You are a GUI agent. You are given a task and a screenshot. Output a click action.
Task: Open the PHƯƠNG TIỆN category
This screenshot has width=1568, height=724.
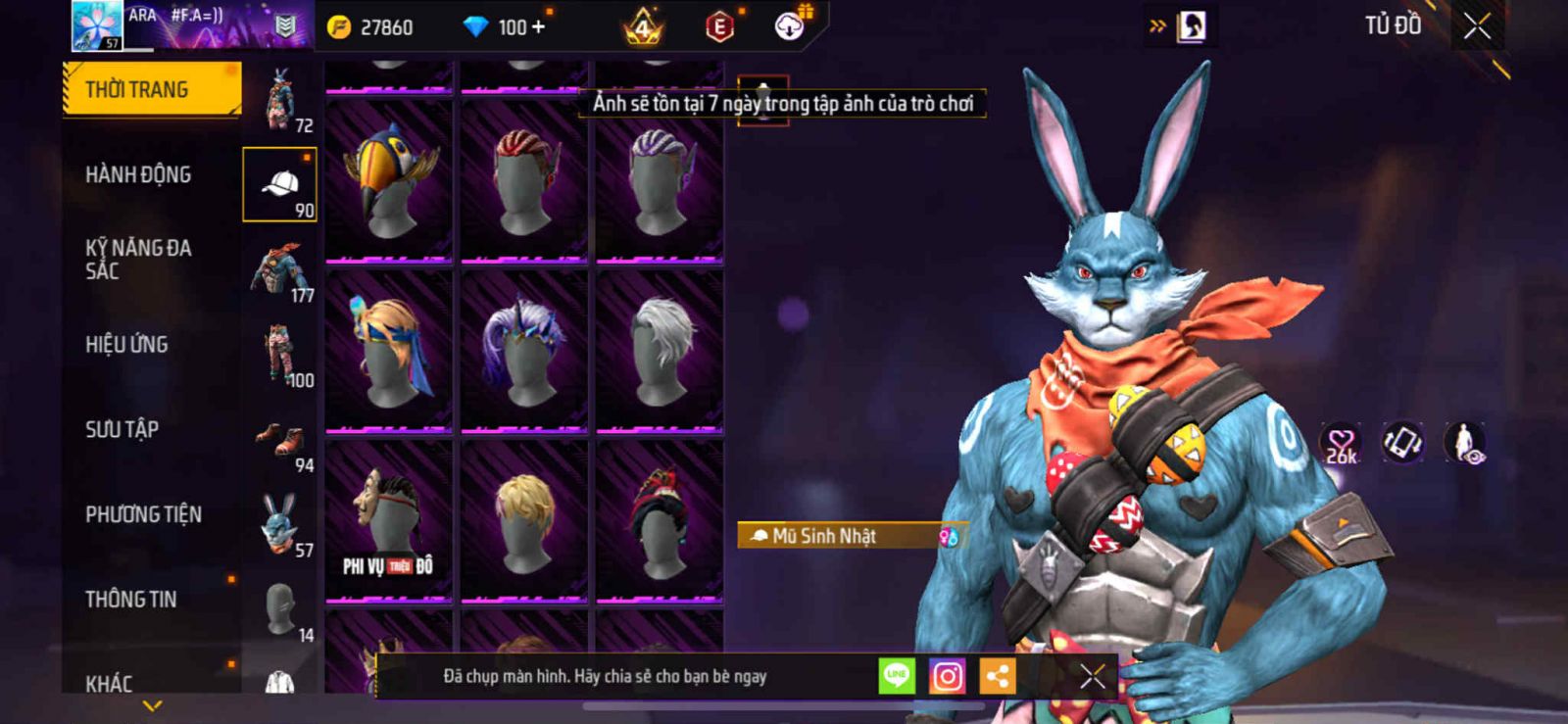[143, 514]
